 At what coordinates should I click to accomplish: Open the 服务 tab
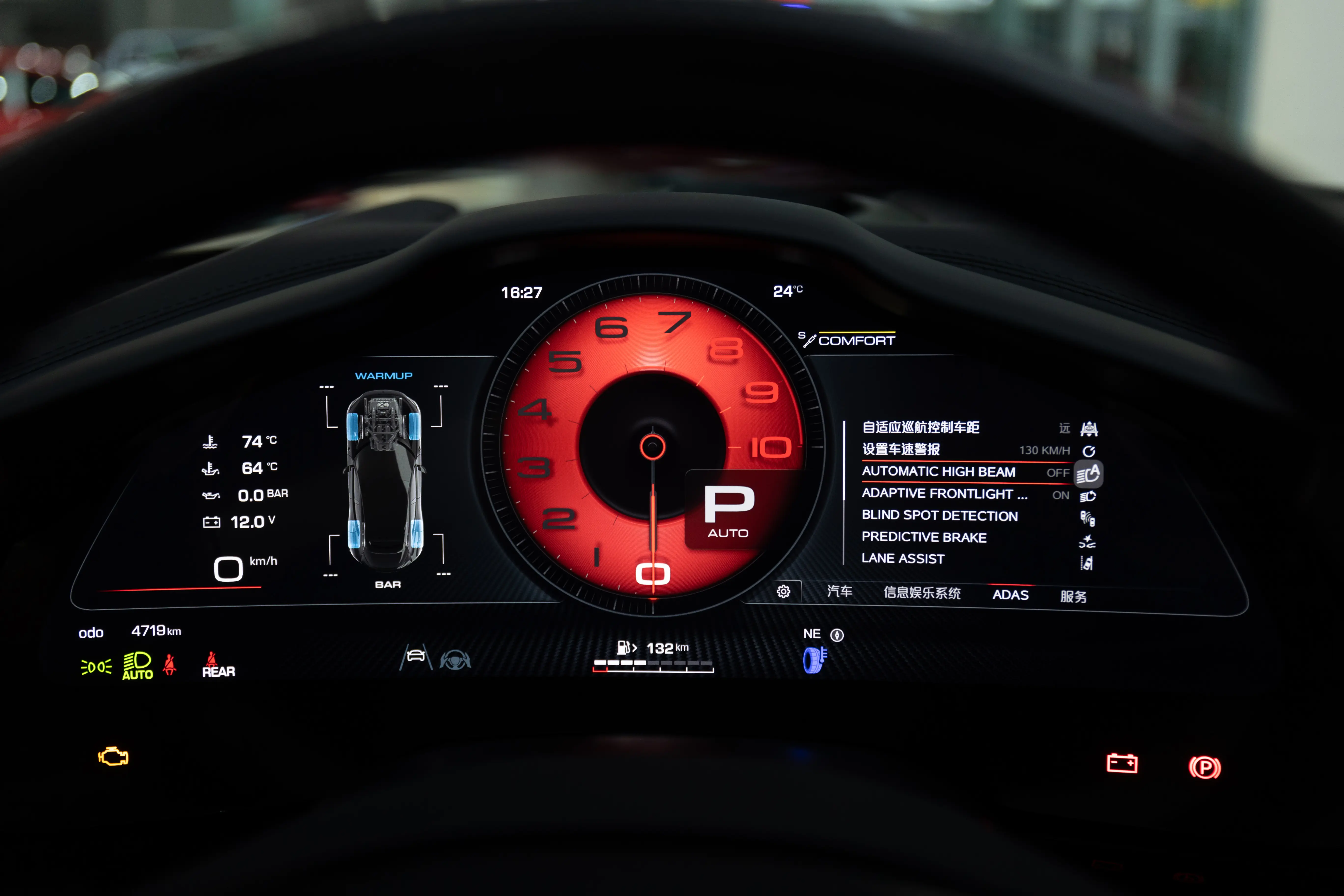(x=1073, y=597)
